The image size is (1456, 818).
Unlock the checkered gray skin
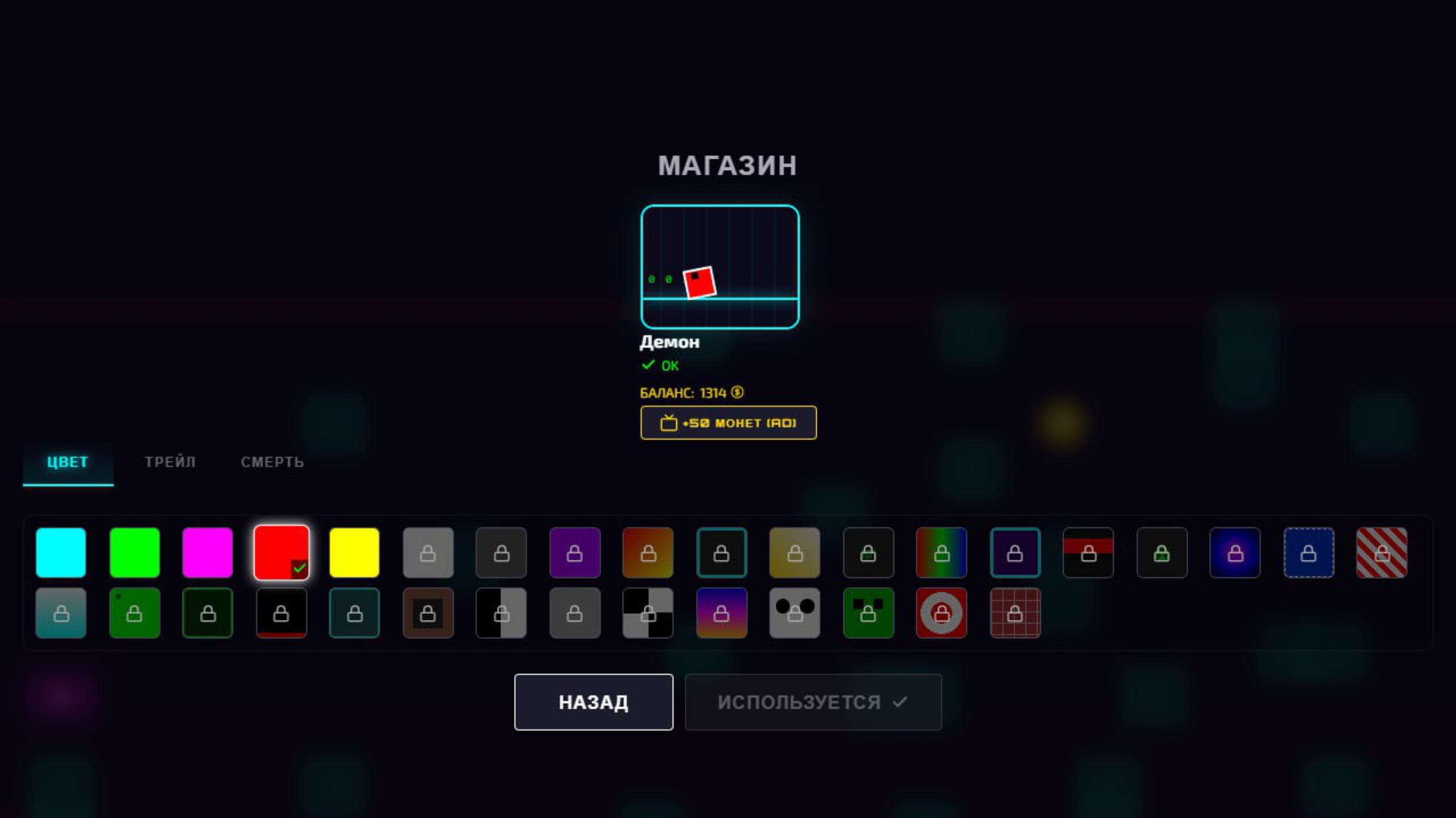647,613
